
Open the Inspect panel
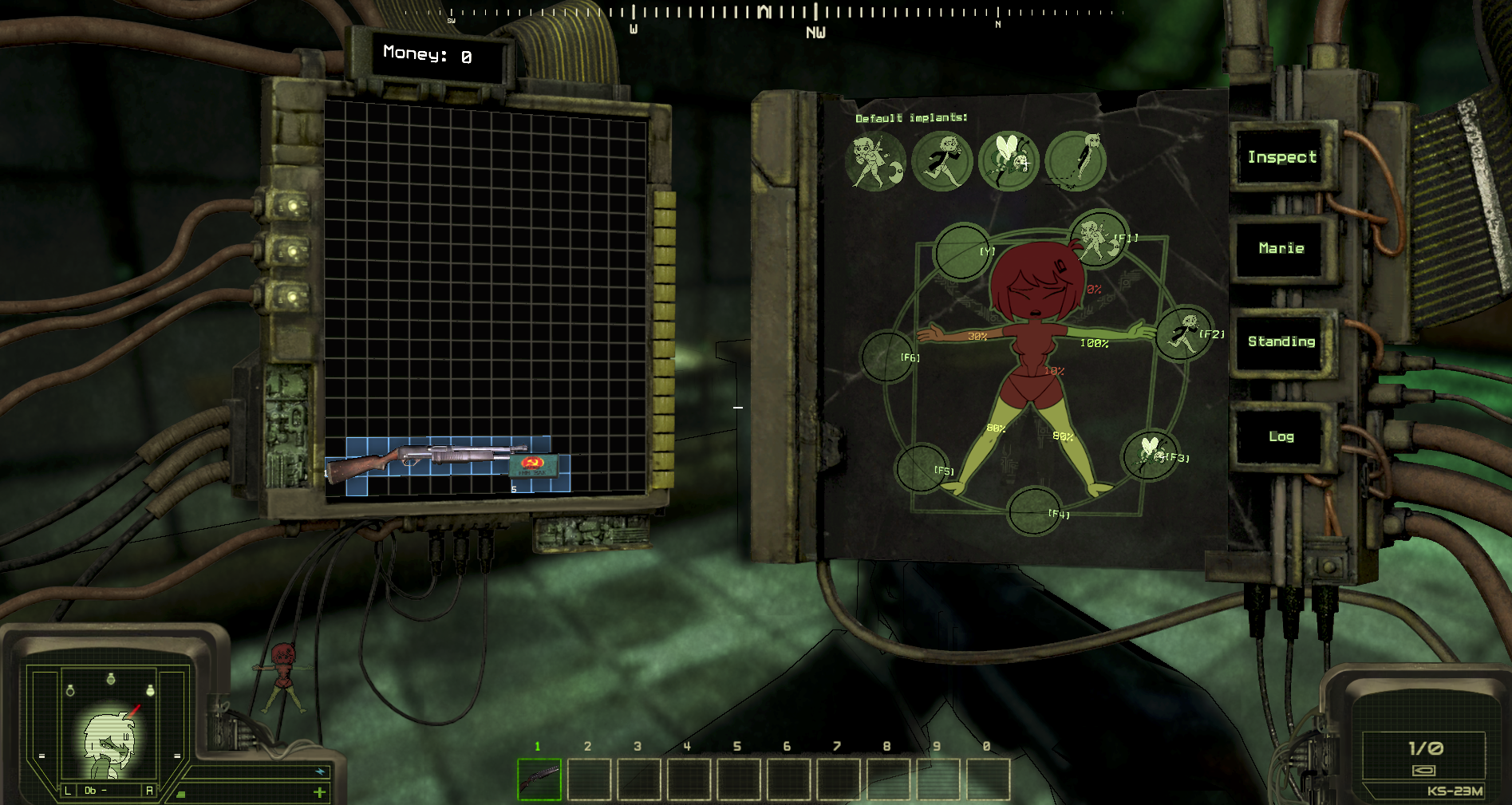click(1281, 157)
